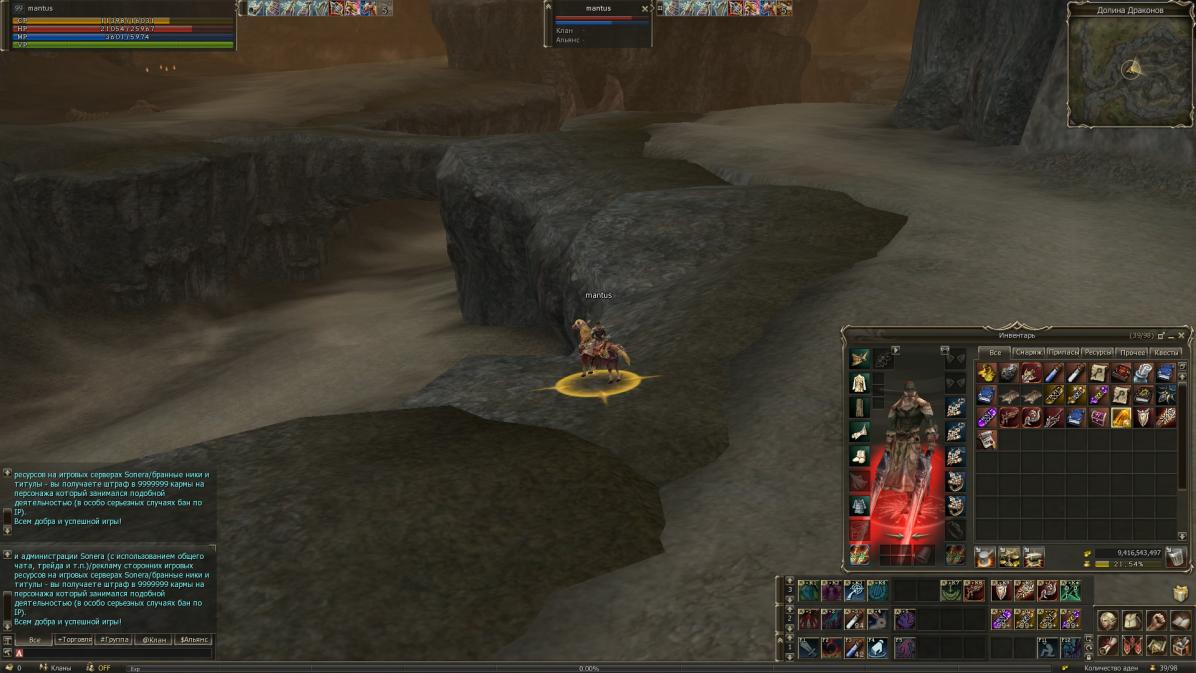Select the highlighted golden feather item
Screen dimensions: 1196x673
click(1121, 417)
